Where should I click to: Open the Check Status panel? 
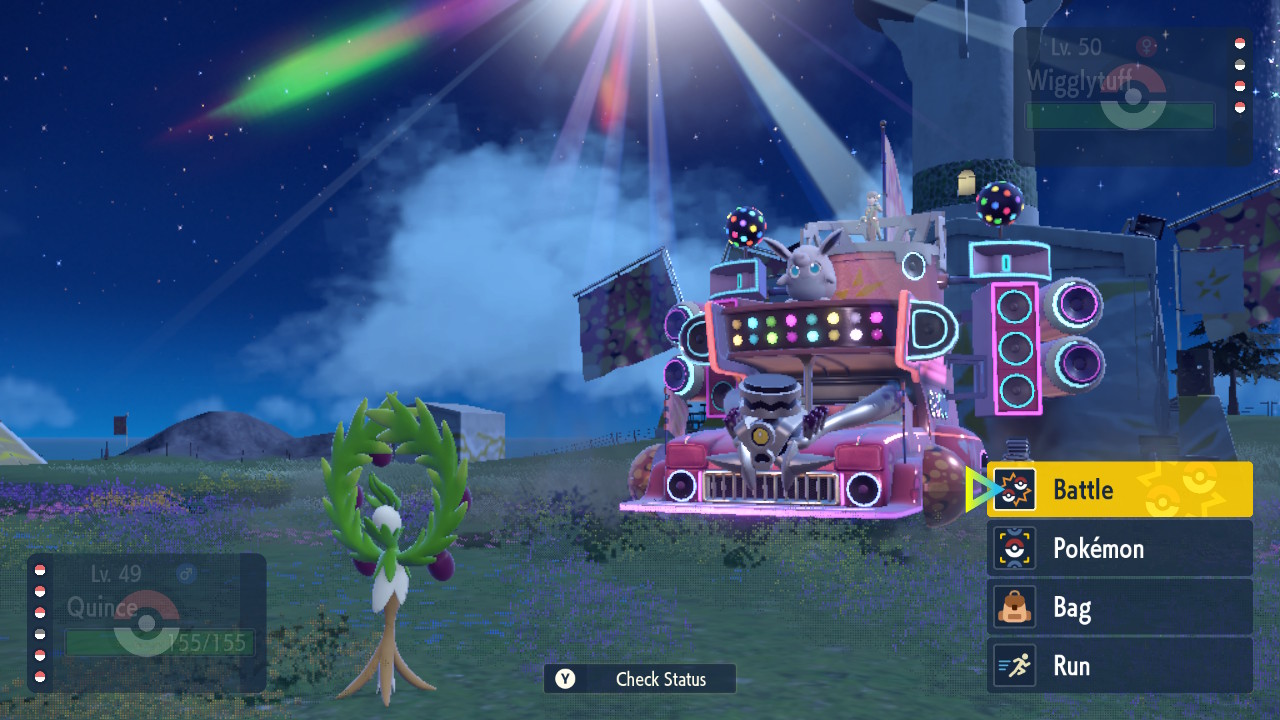640,679
